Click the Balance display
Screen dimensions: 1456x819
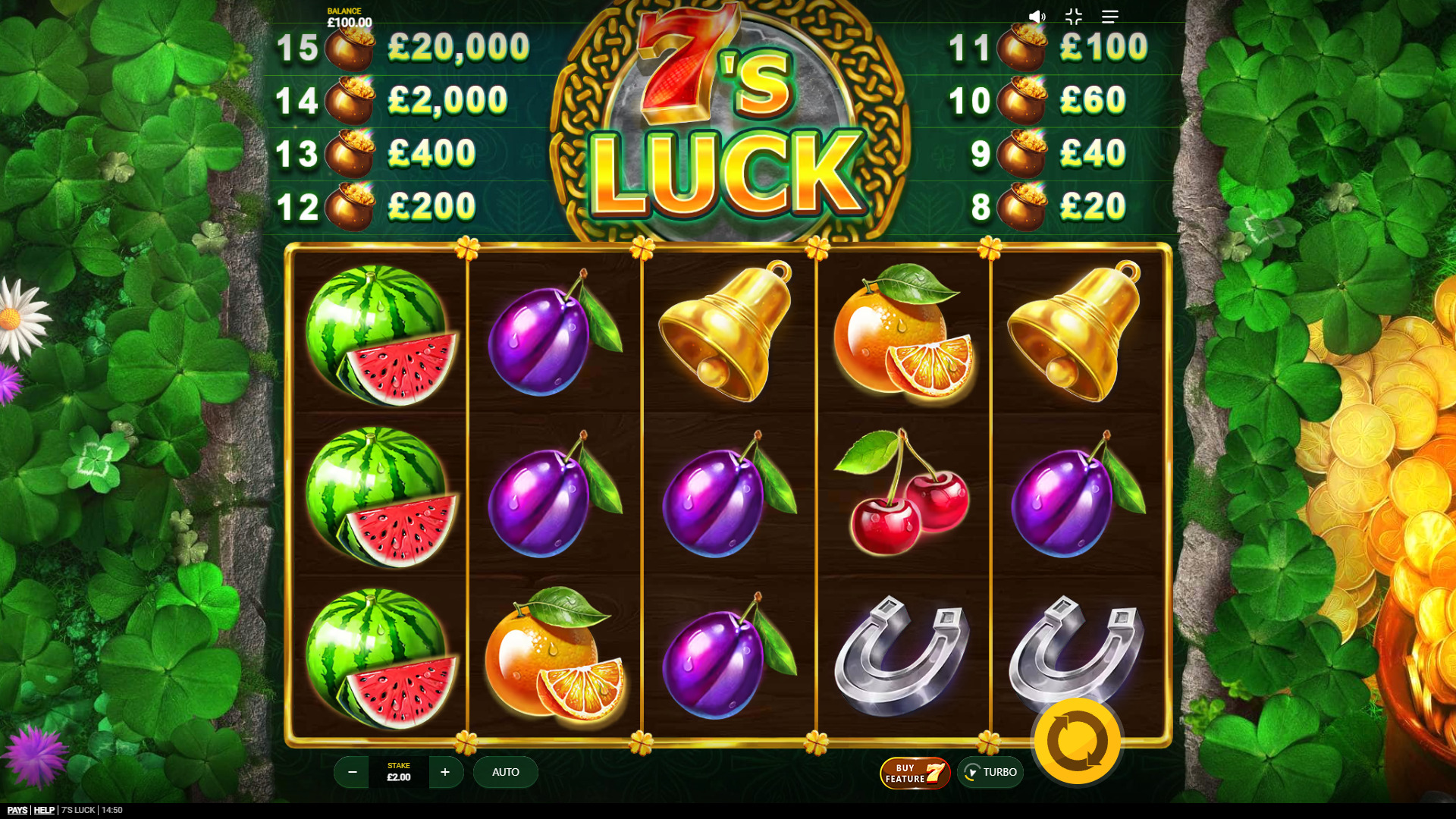point(348,16)
